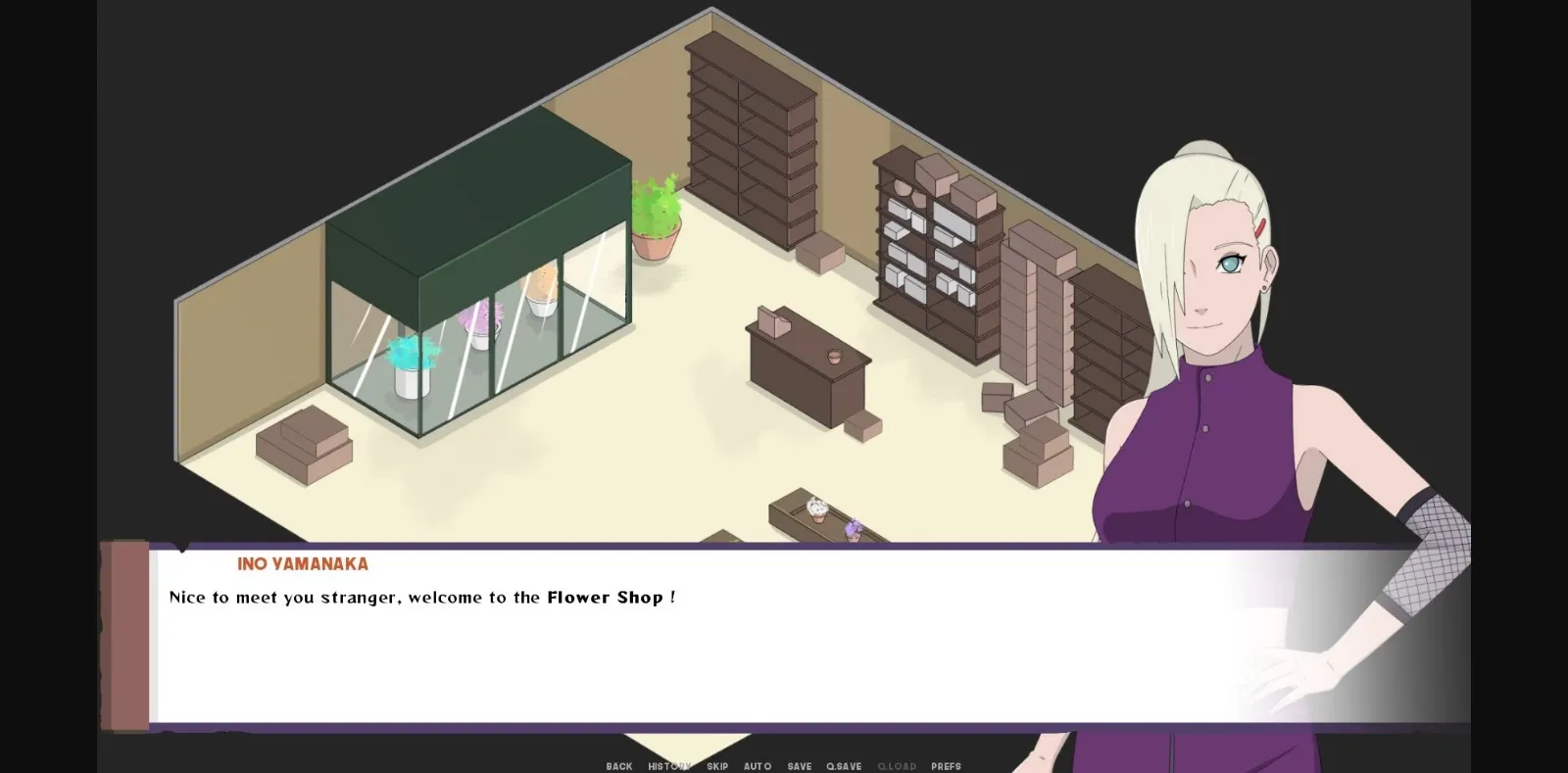Toggle SKIP mode on
Image resolution: width=1568 pixels, height=773 pixels.
[717, 766]
